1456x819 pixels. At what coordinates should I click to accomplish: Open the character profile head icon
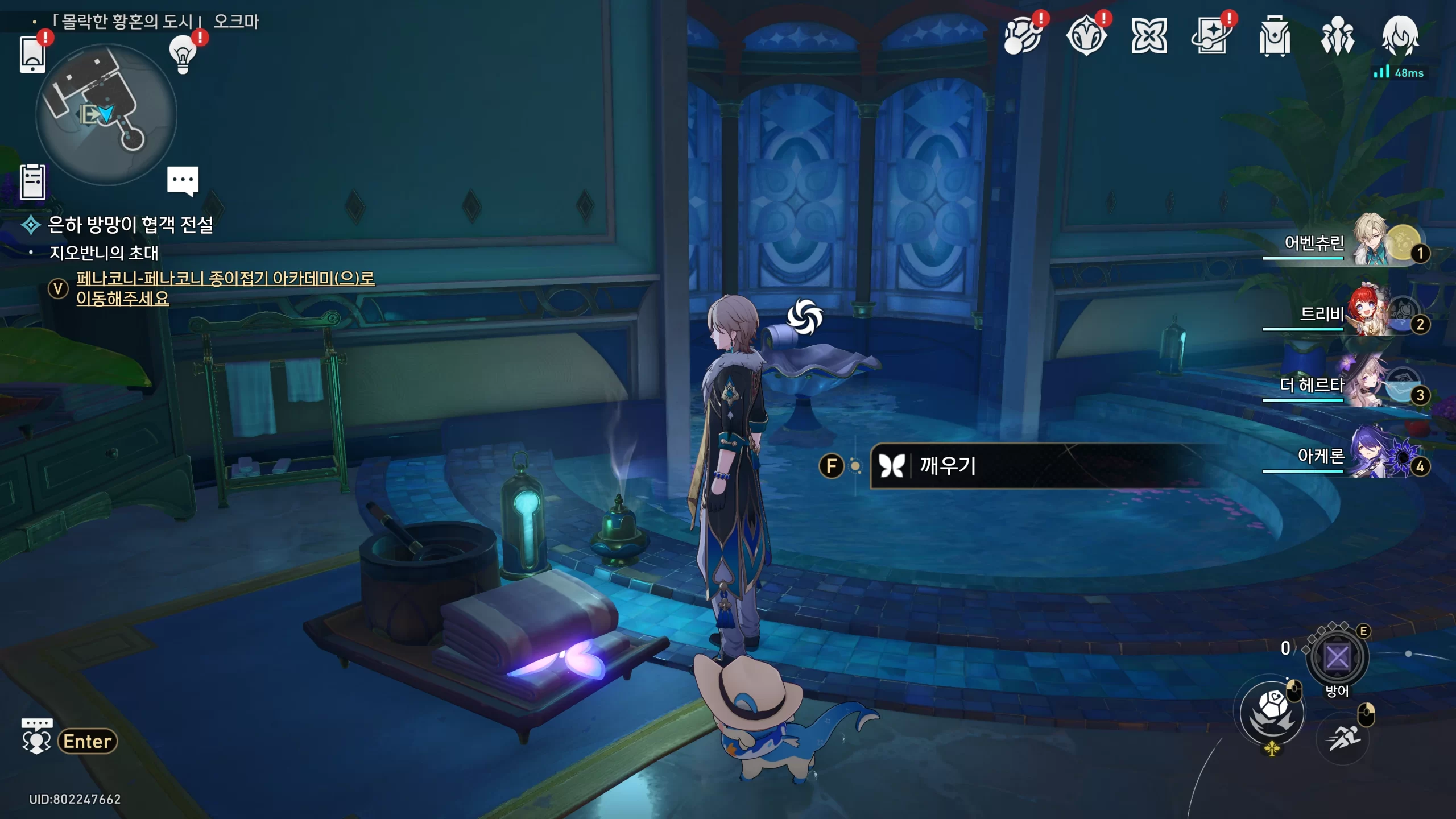pyautogui.click(x=1400, y=36)
